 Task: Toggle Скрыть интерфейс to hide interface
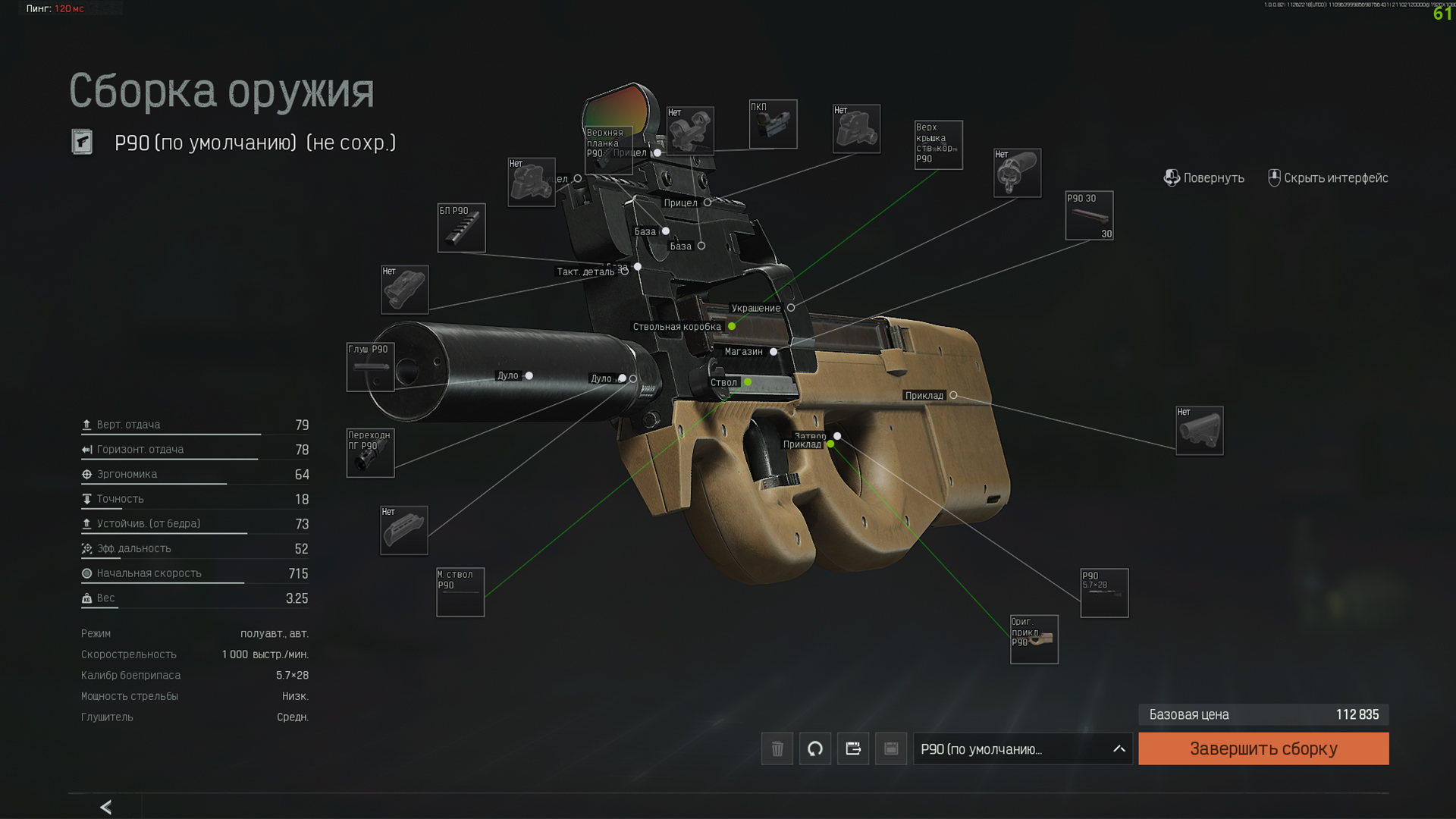(1328, 178)
